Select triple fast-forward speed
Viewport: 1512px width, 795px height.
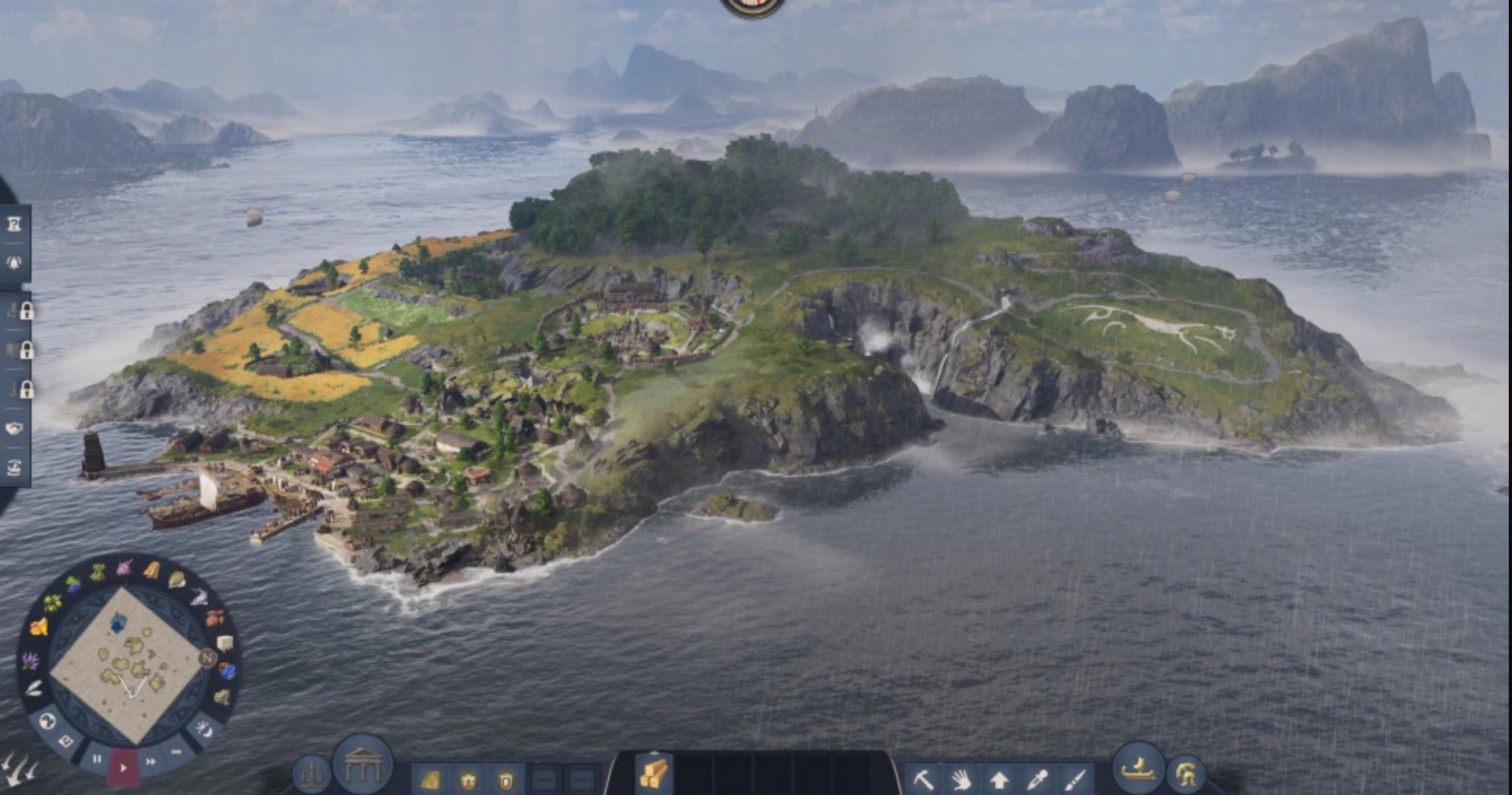tap(176, 752)
